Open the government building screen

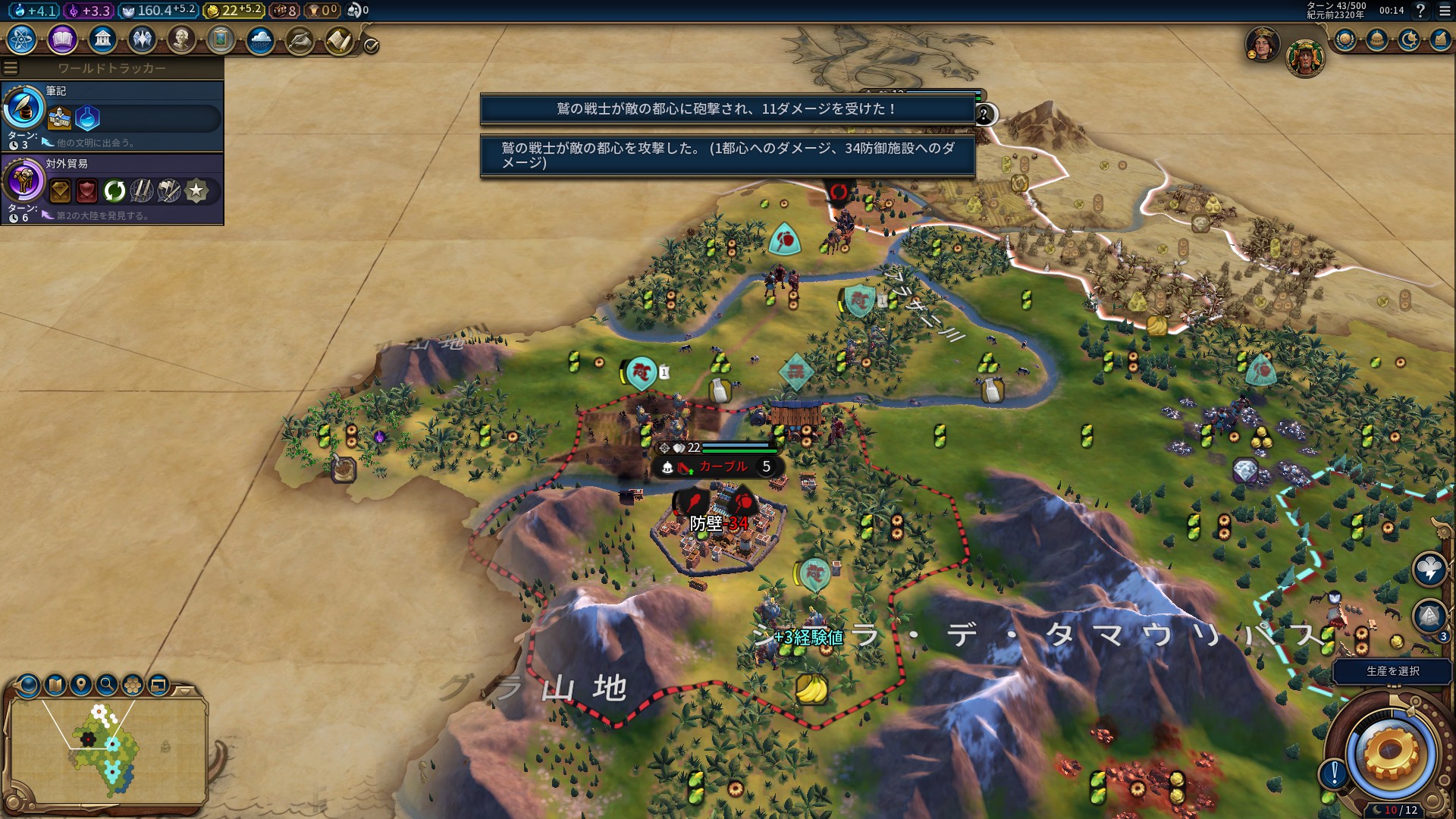tap(102, 39)
